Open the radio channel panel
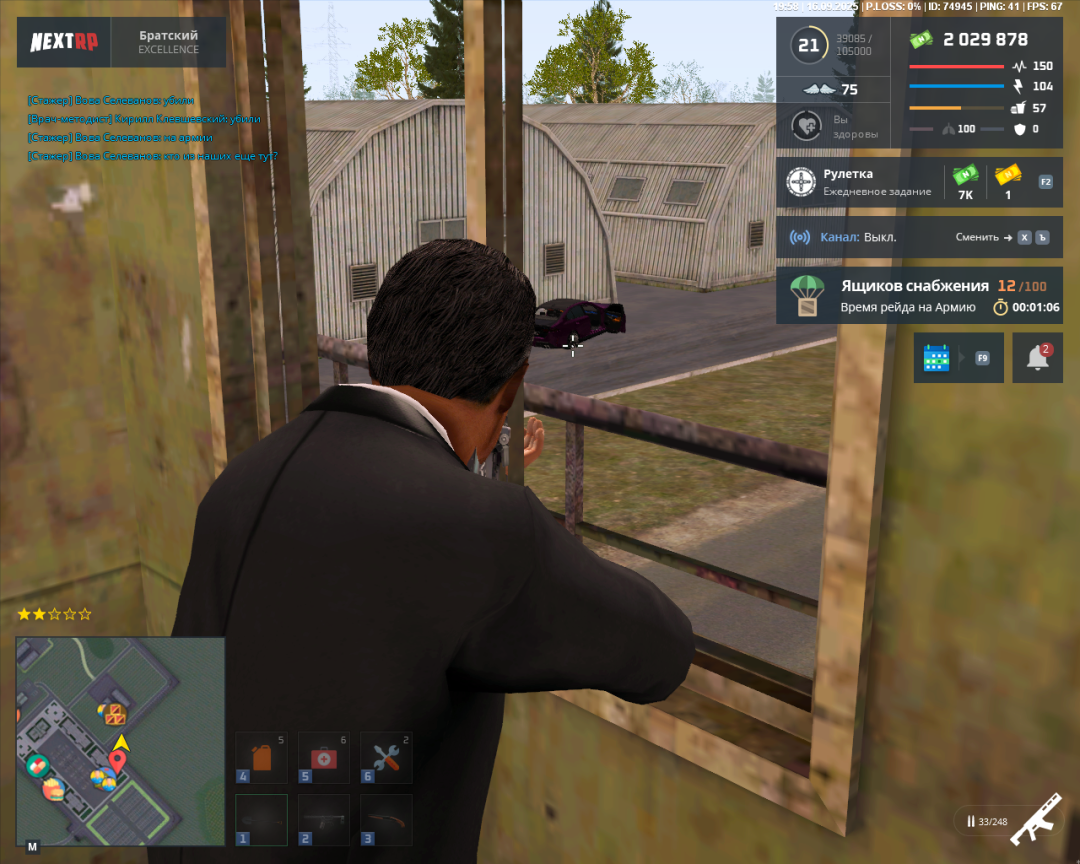The width and height of the screenshot is (1080, 864). point(918,238)
